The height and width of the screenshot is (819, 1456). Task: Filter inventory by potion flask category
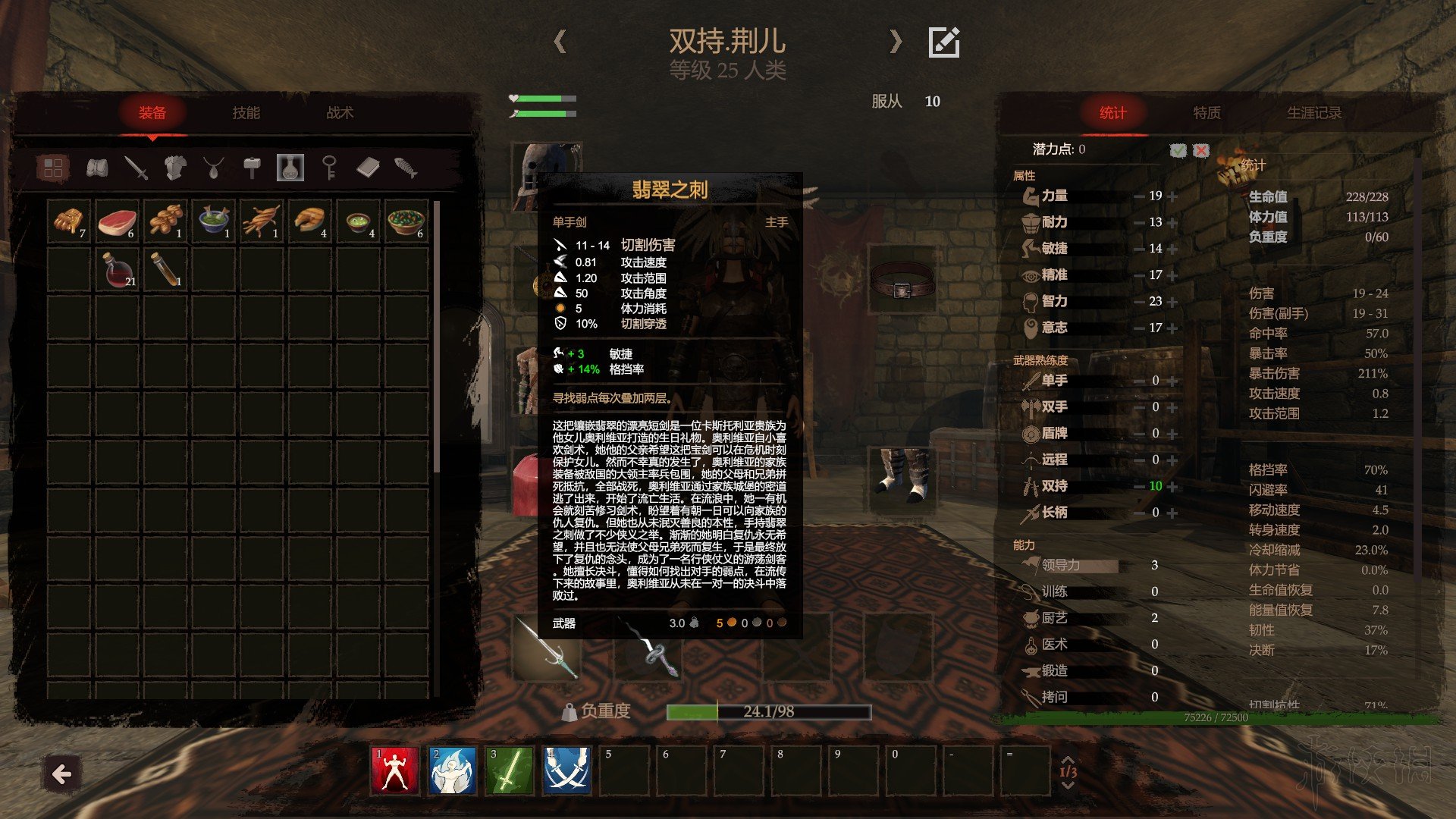coord(290,168)
